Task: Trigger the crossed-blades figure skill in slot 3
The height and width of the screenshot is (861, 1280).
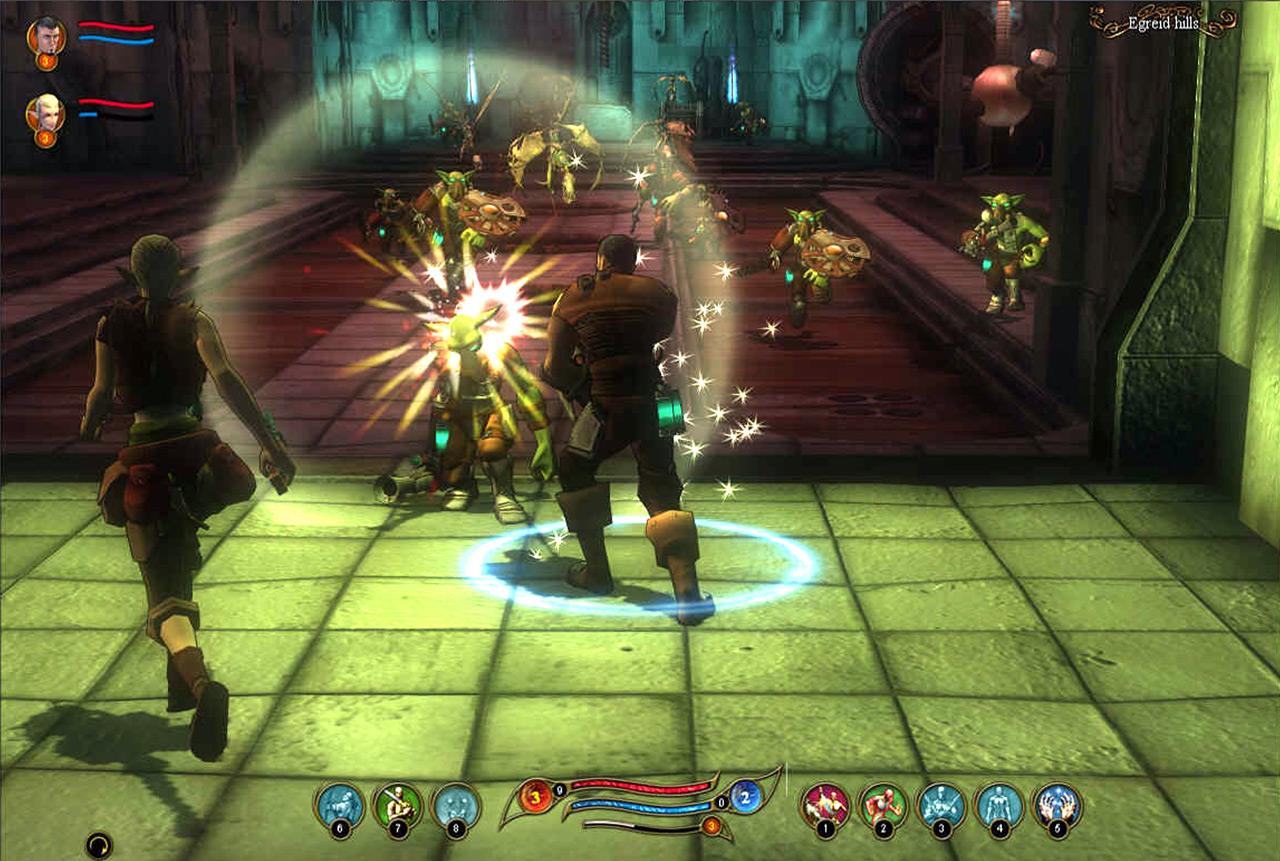Action: pos(942,805)
